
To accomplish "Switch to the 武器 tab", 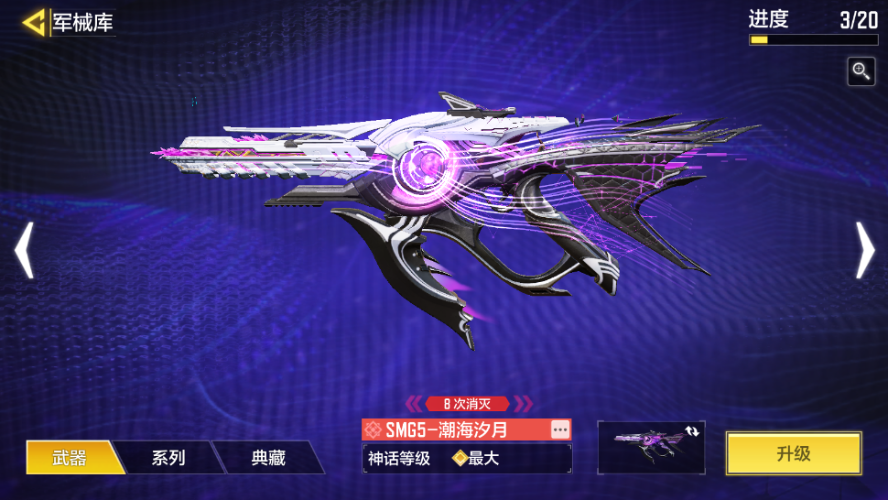I will (70, 458).
